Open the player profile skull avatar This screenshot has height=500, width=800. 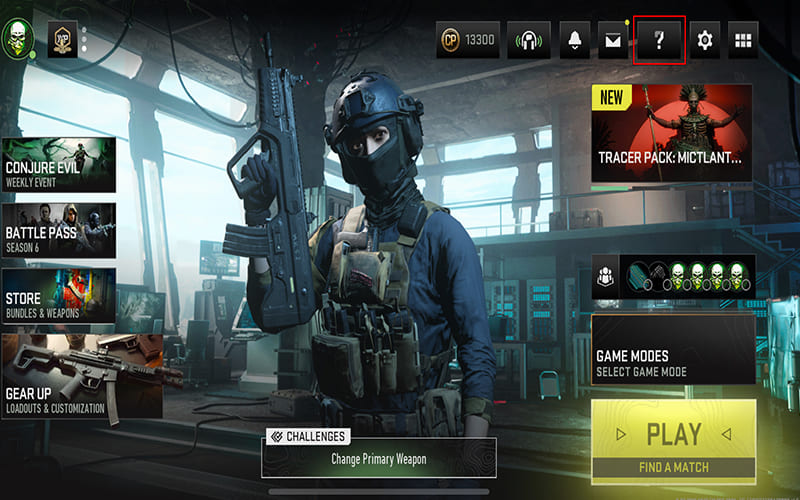pyautogui.click(x=19, y=39)
